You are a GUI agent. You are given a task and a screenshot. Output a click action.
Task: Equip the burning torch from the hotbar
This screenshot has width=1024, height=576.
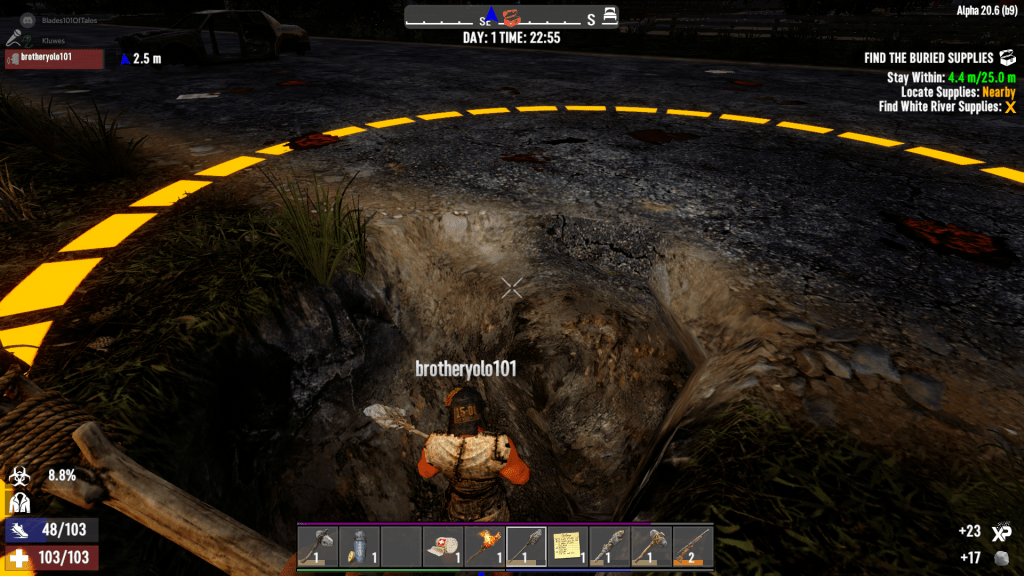(485, 547)
